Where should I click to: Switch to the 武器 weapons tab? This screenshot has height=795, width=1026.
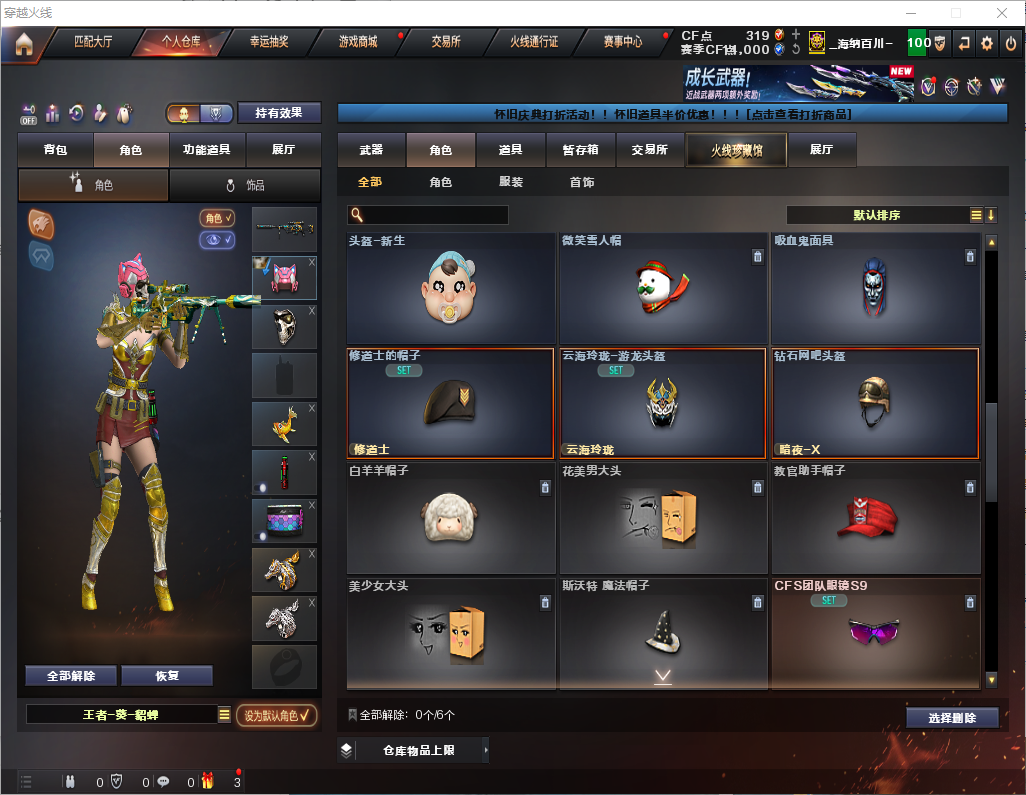click(371, 150)
